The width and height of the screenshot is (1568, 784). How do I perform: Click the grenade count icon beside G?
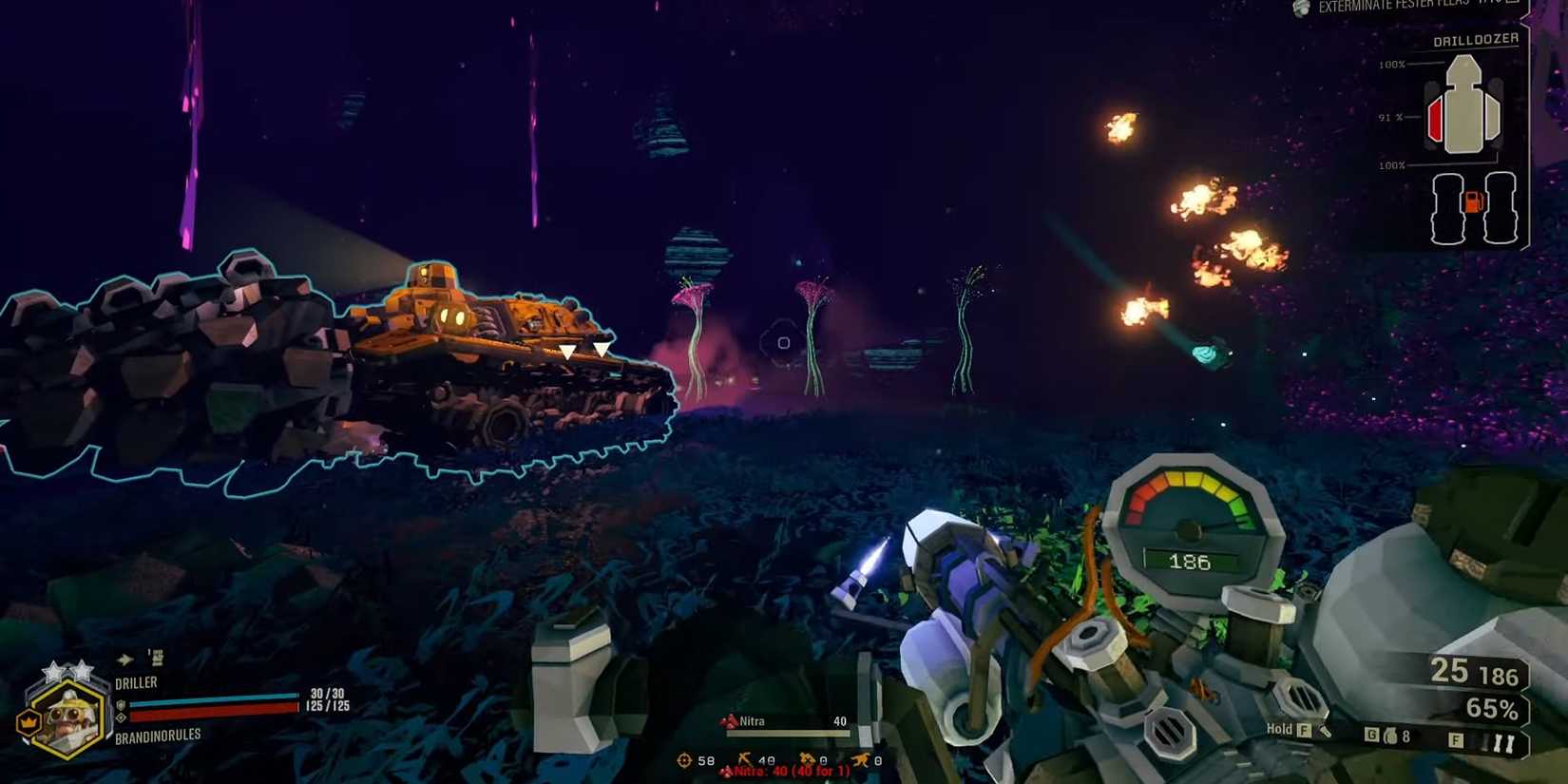pyautogui.click(x=1390, y=734)
